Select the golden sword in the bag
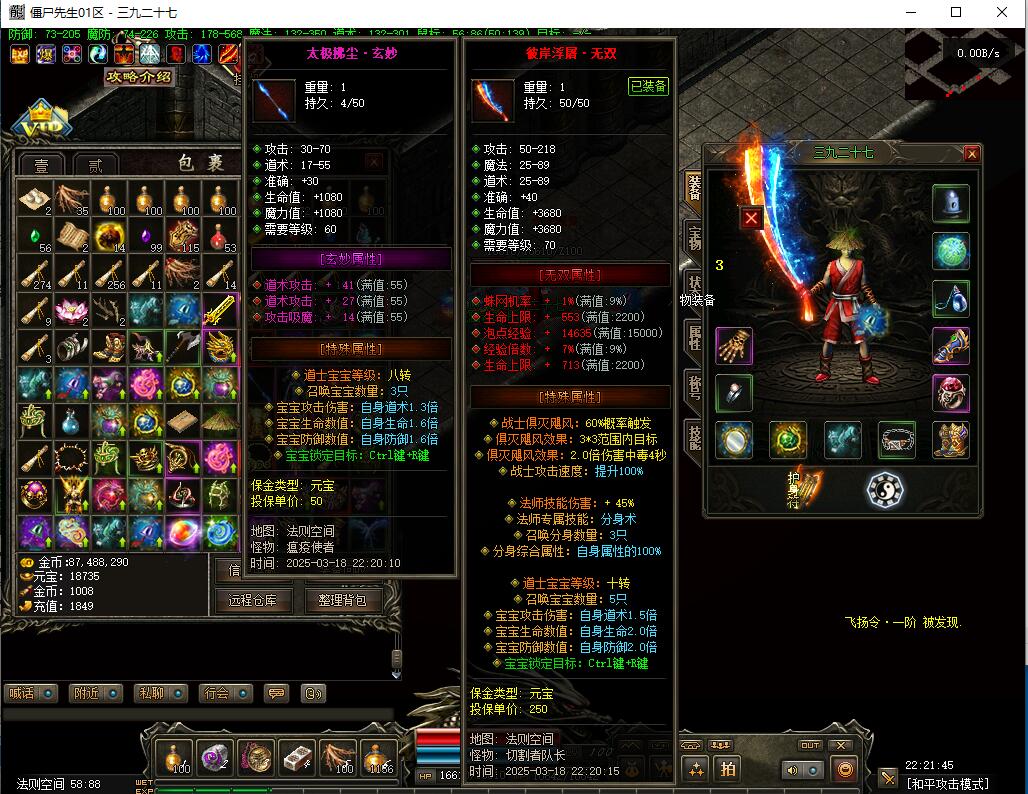The image size is (1028, 794). click(x=220, y=311)
